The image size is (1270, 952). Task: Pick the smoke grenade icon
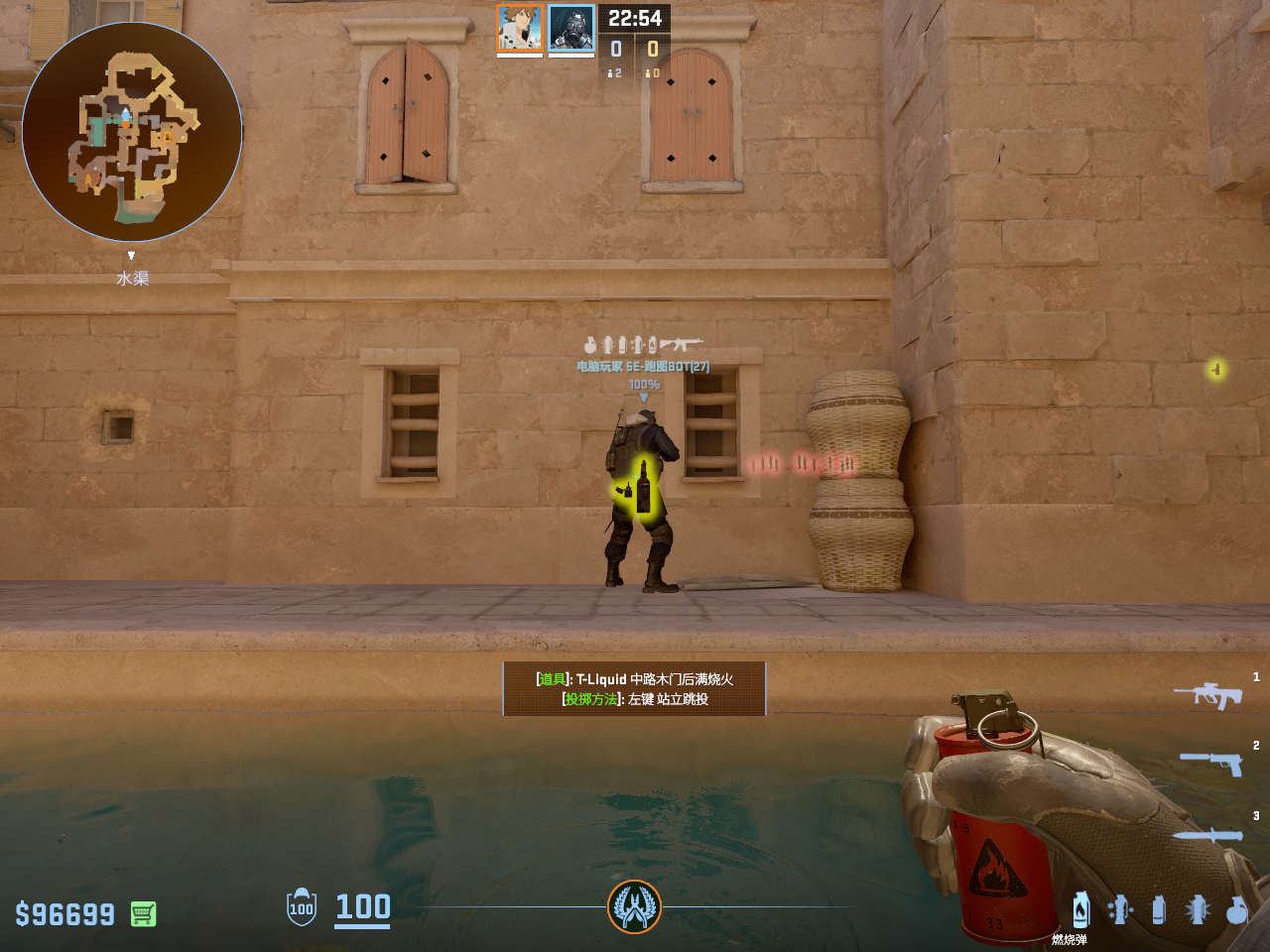(1158, 909)
